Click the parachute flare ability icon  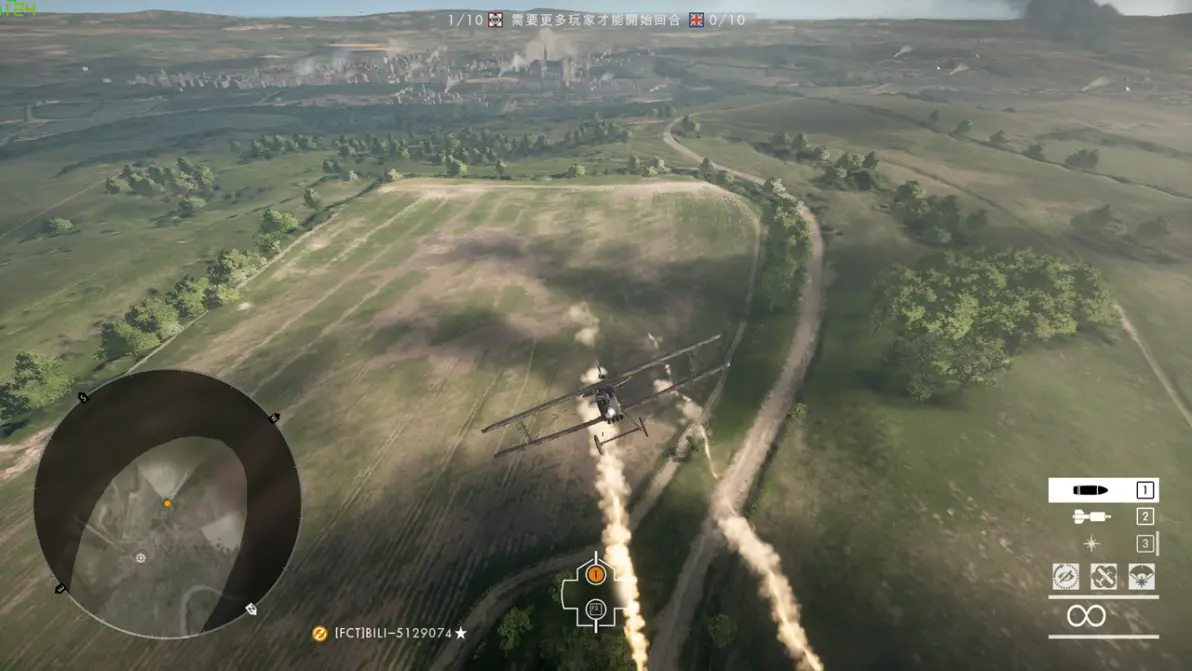pos(1141,577)
